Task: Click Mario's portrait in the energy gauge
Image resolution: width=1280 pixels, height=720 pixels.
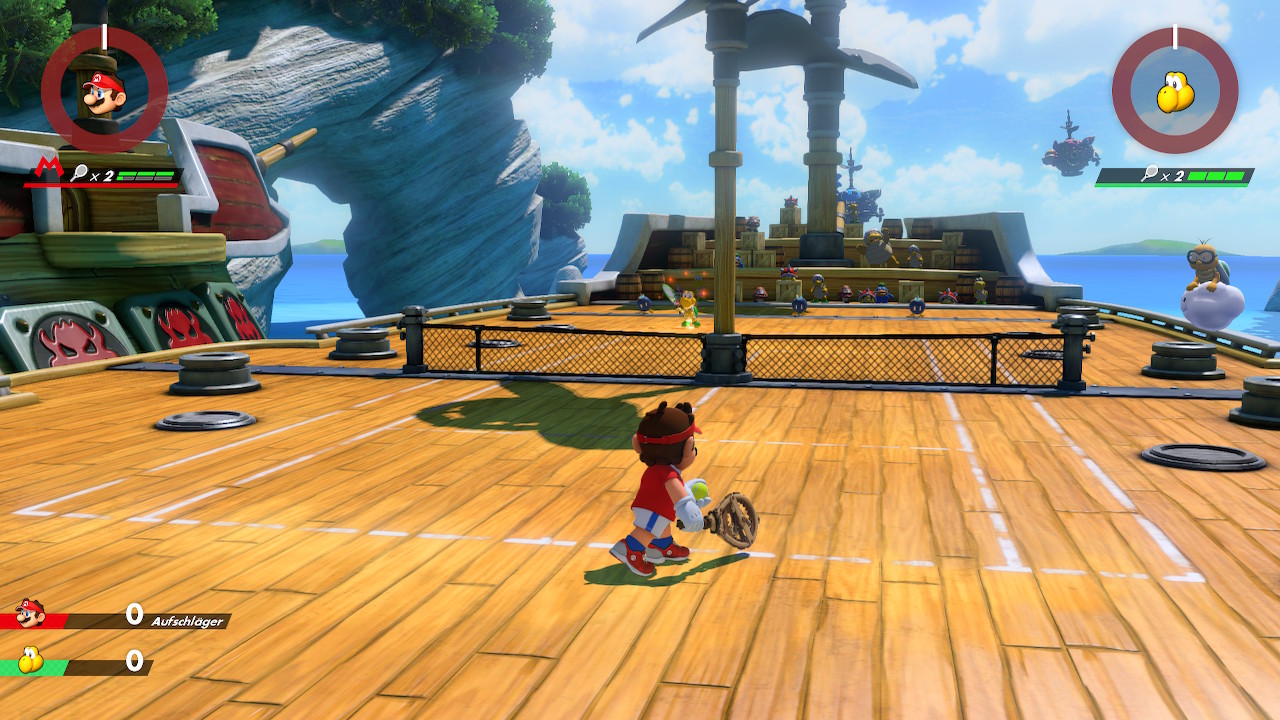Action: click(x=103, y=92)
